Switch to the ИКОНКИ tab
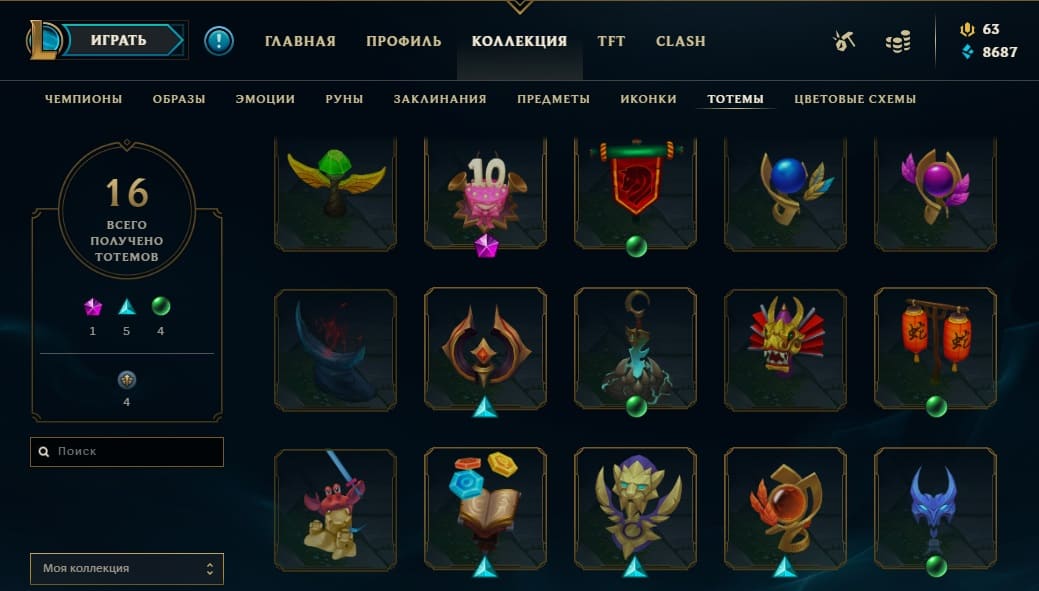Image resolution: width=1039 pixels, height=591 pixels. coord(648,99)
